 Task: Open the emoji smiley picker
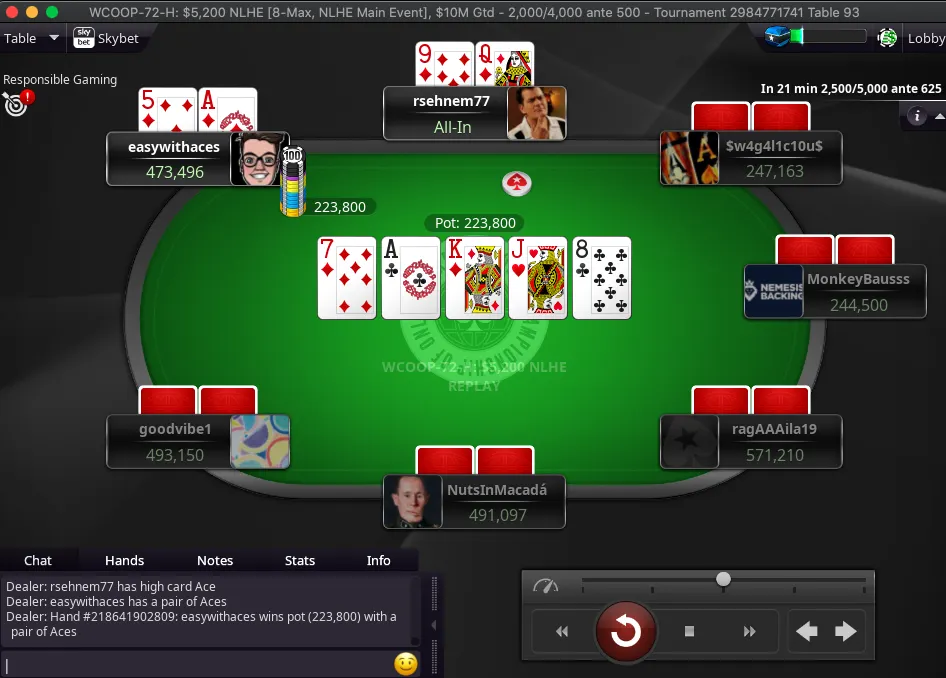click(405, 664)
